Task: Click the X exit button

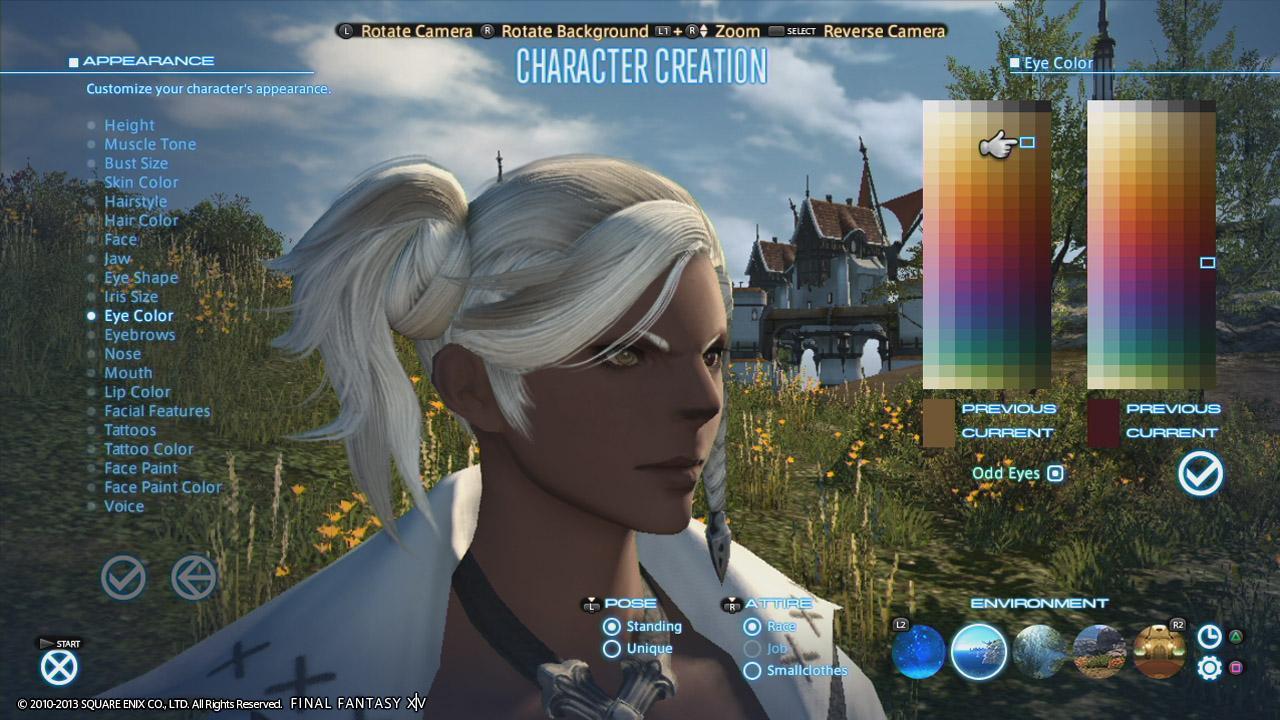Action: coord(59,667)
